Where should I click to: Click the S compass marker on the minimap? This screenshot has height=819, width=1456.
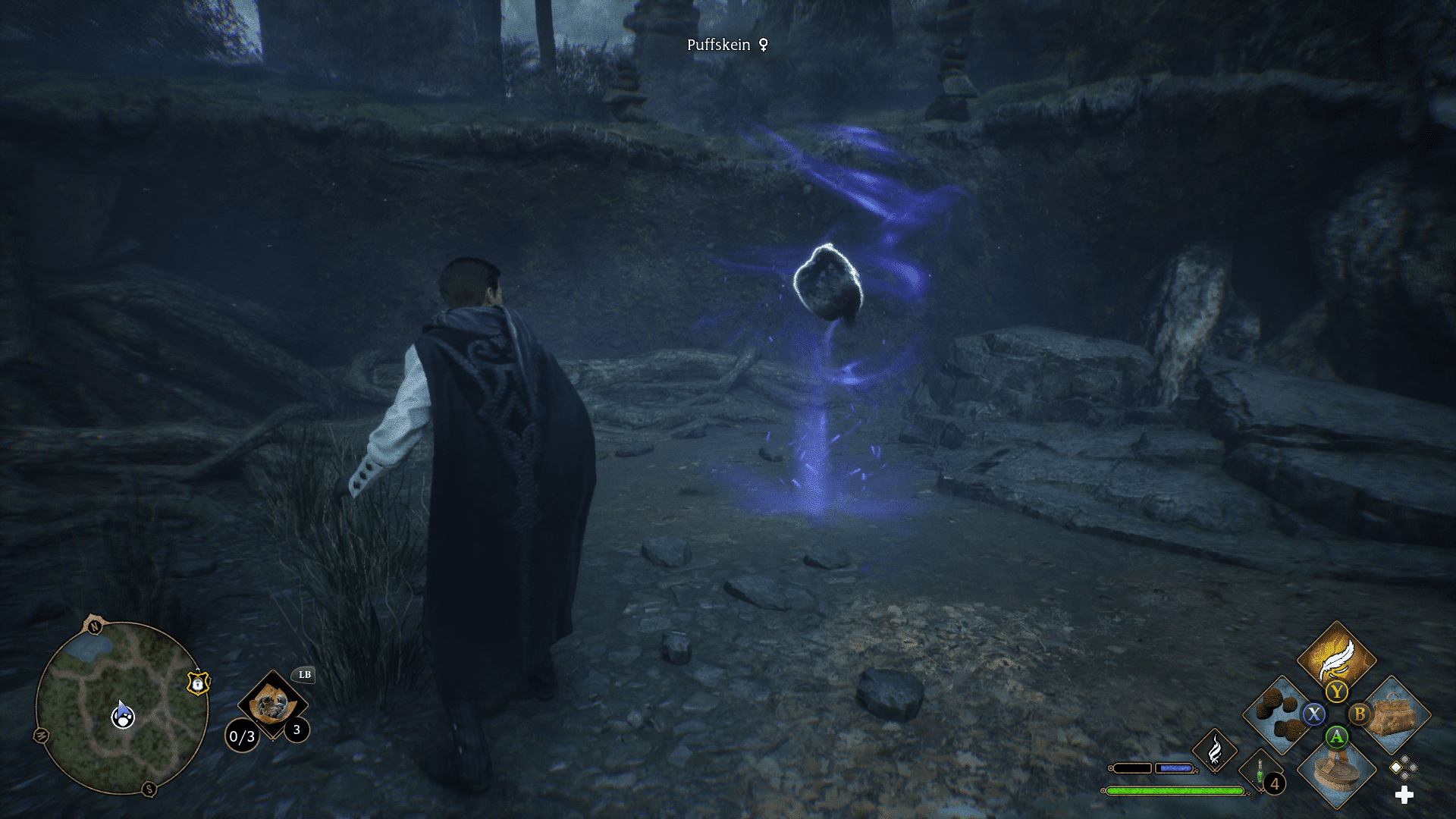149,788
